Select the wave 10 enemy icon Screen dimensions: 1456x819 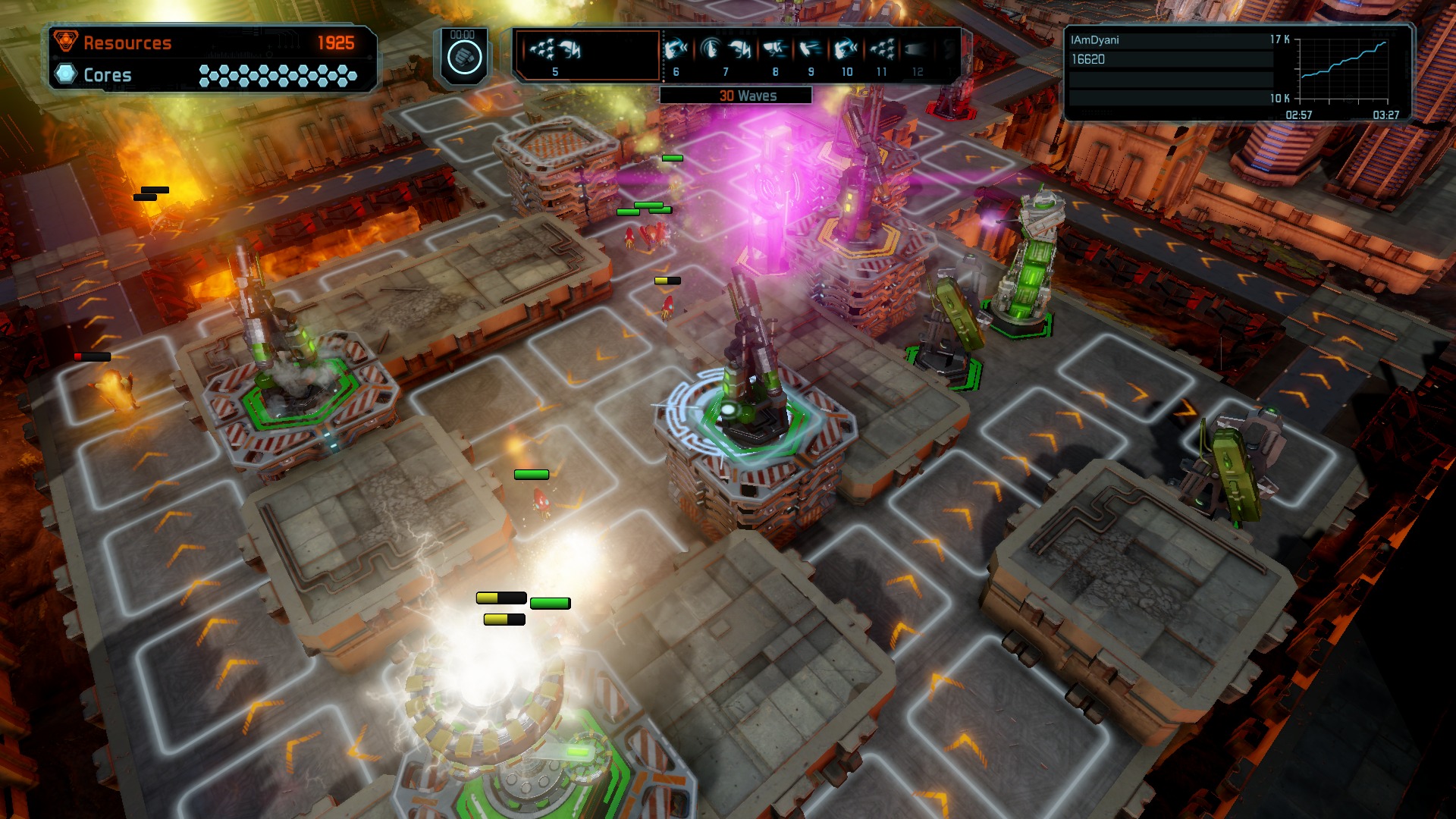click(x=846, y=47)
